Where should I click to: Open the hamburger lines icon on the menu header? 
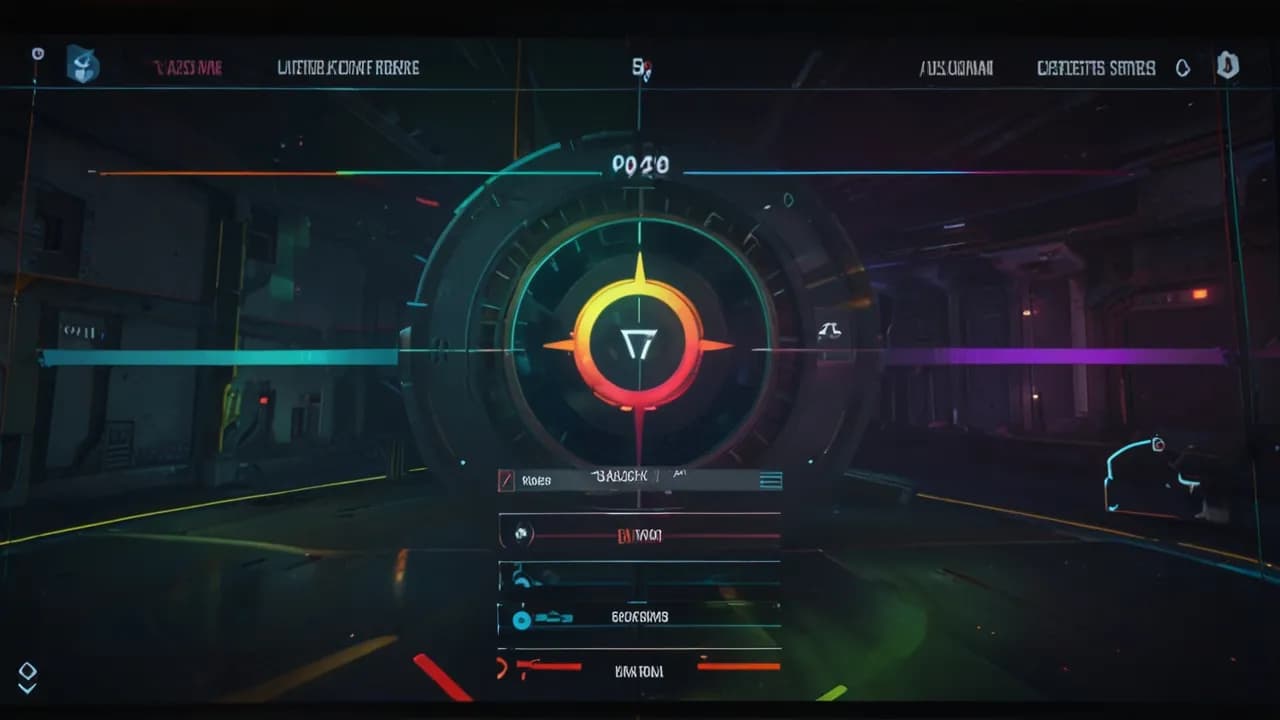[770, 480]
